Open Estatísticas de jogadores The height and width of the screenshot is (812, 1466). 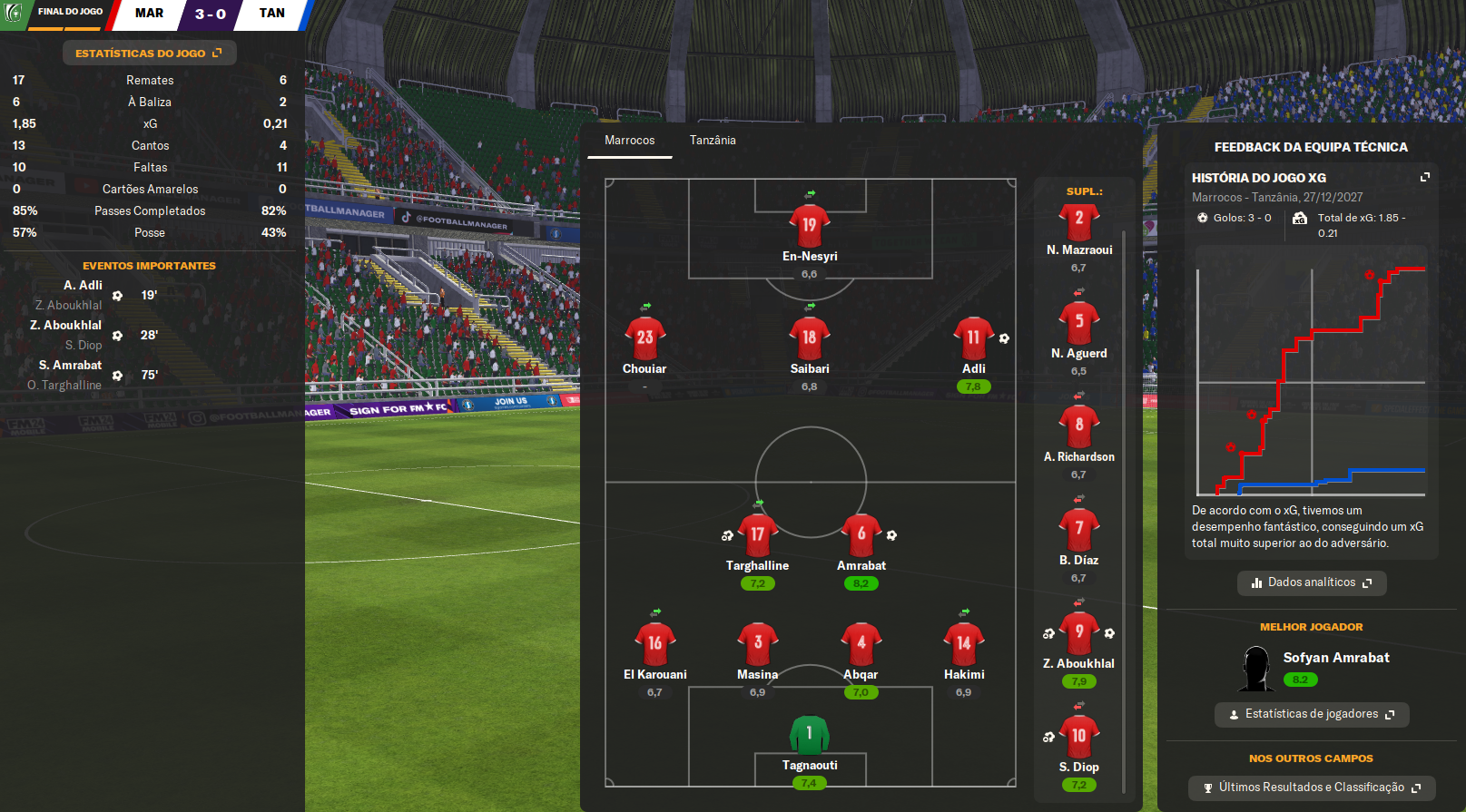(1311, 714)
